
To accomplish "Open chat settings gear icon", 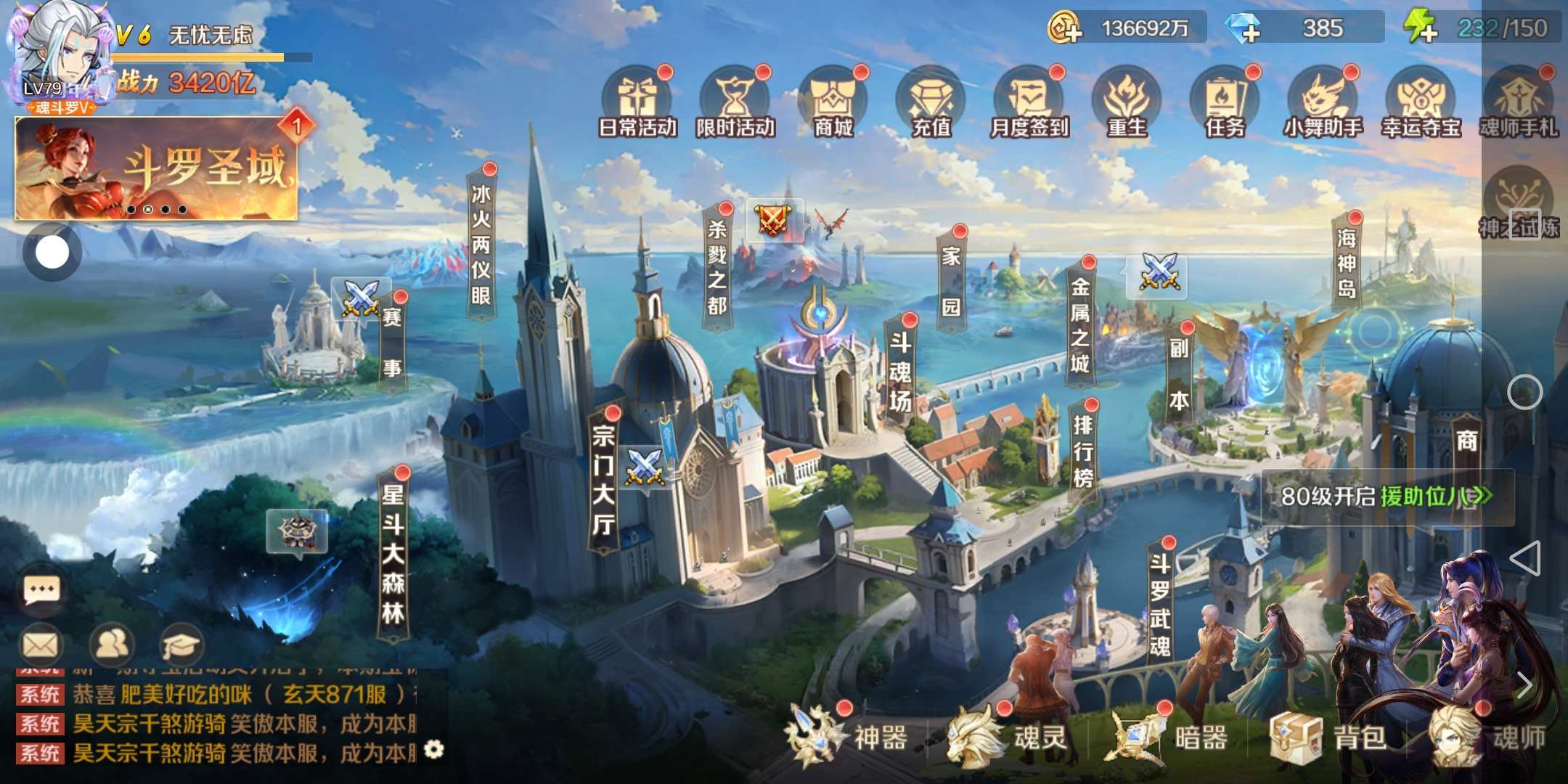I will (x=434, y=749).
